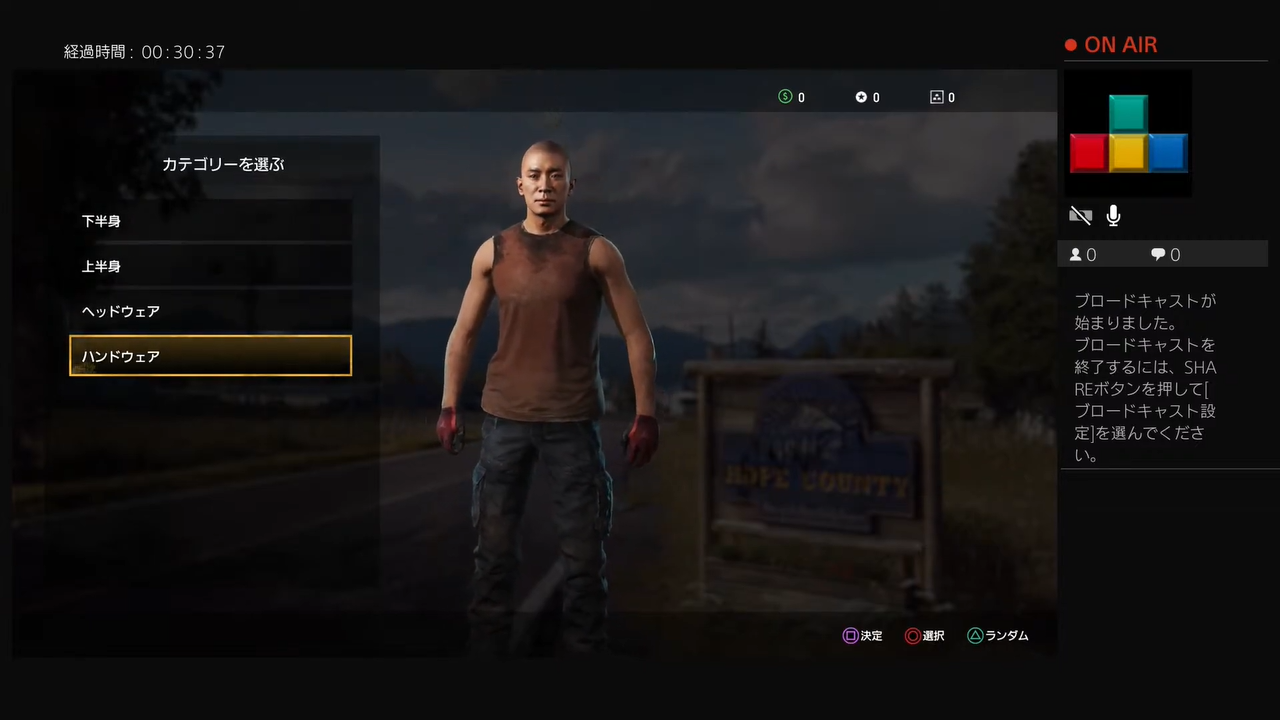This screenshot has width=1280, height=720.
Task: Select the highlighted ハンドウェア category
Action: click(x=210, y=356)
